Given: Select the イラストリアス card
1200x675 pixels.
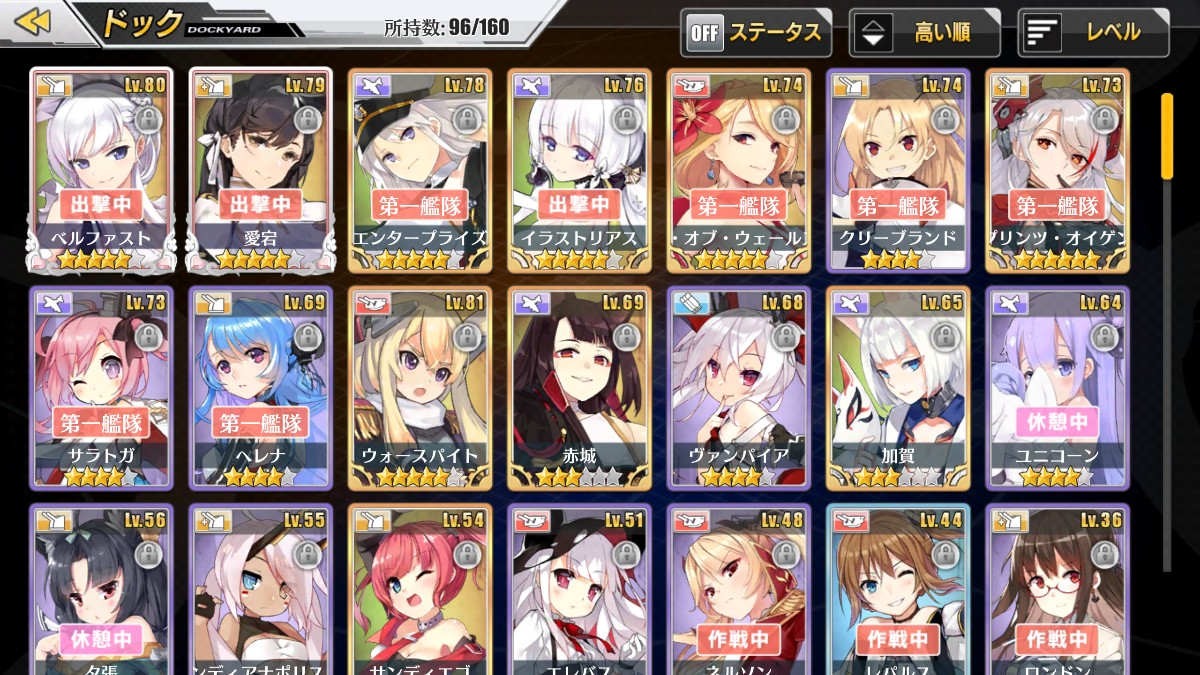Looking at the screenshot, I should (x=579, y=170).
